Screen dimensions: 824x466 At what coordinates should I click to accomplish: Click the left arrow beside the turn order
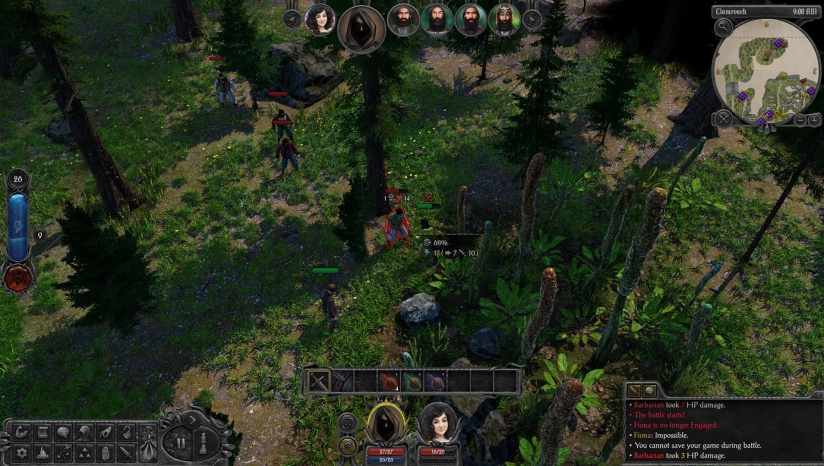pyautogui.click(x=292, y=18)
